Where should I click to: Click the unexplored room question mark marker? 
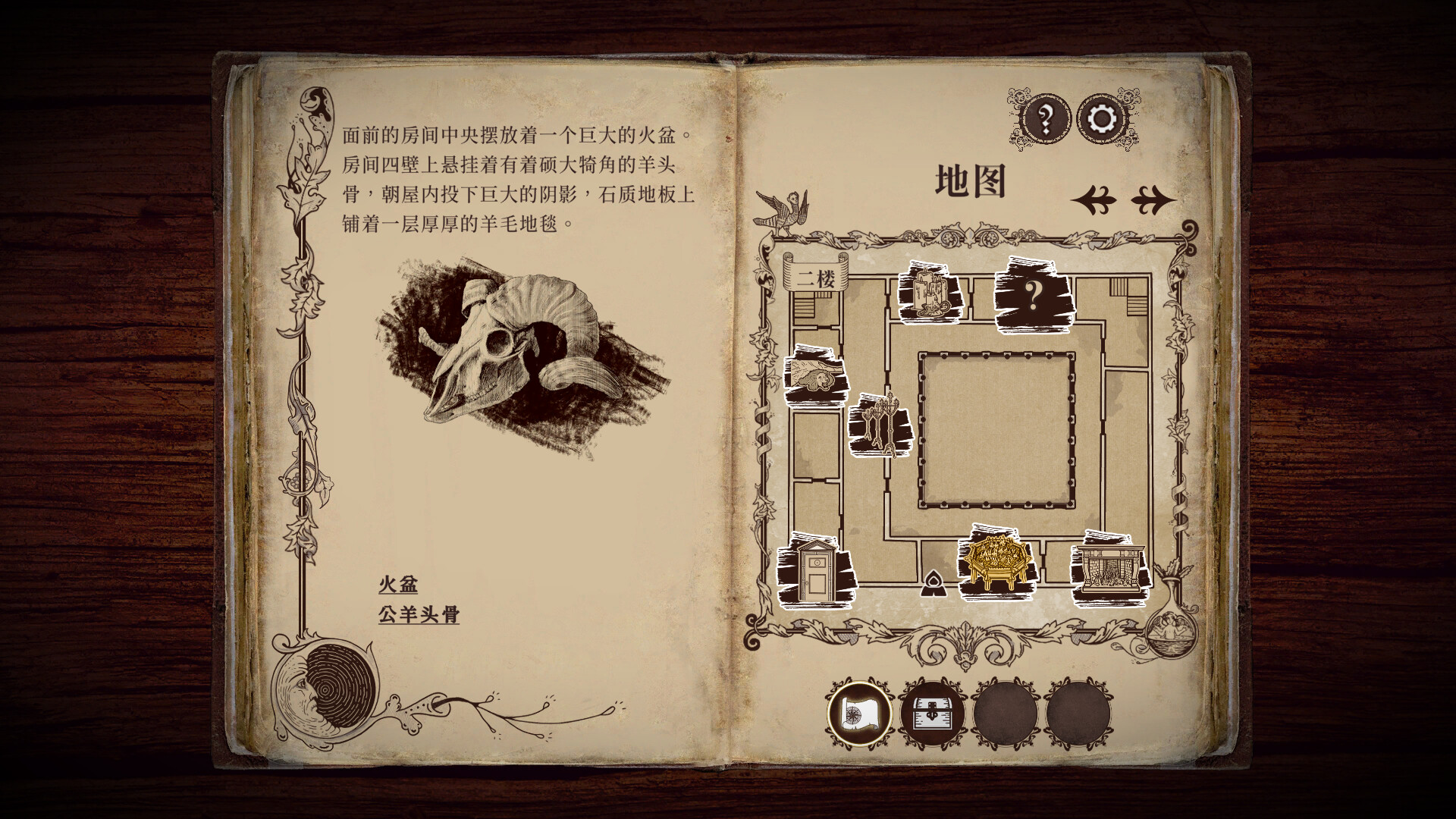(x=1035, y=291)
